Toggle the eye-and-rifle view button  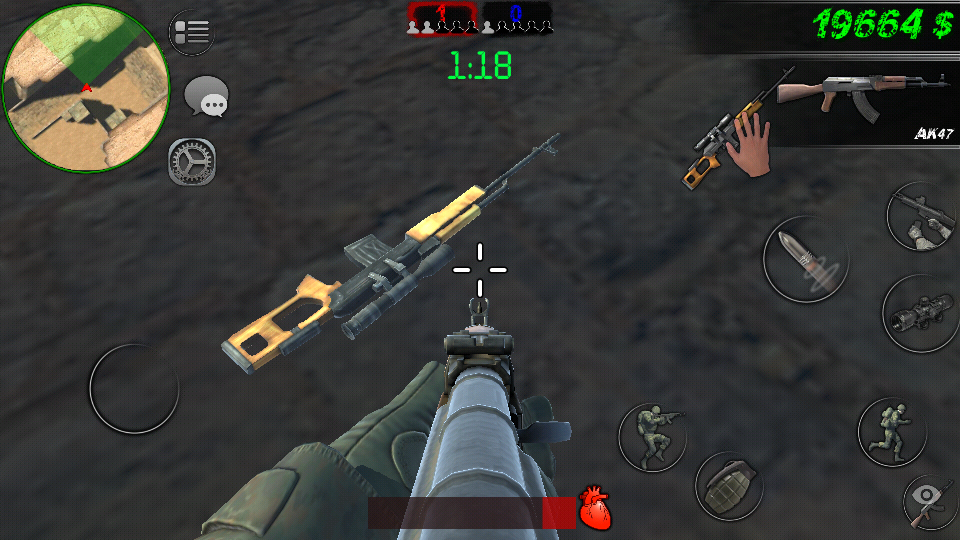[930, 502]
